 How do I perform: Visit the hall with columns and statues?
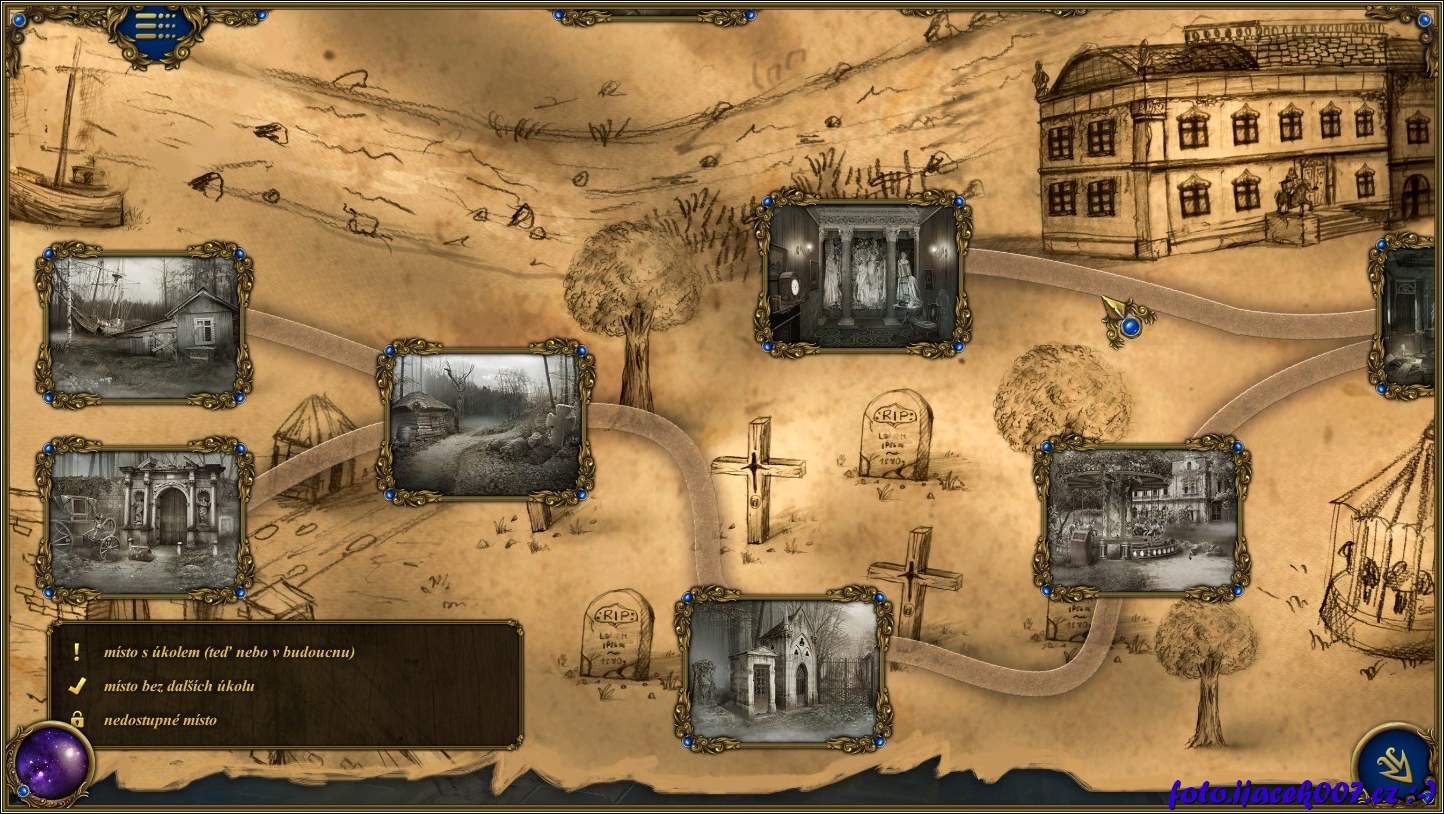(x=863, y=273)
